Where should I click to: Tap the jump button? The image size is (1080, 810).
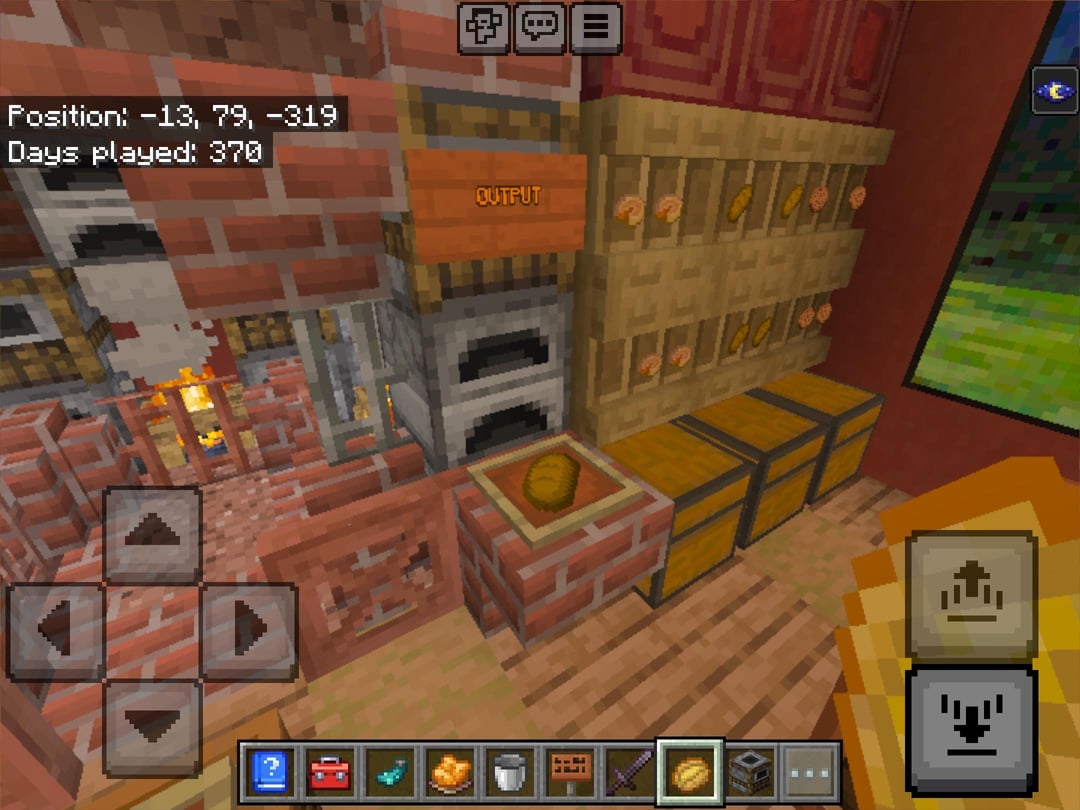(971, 595)
